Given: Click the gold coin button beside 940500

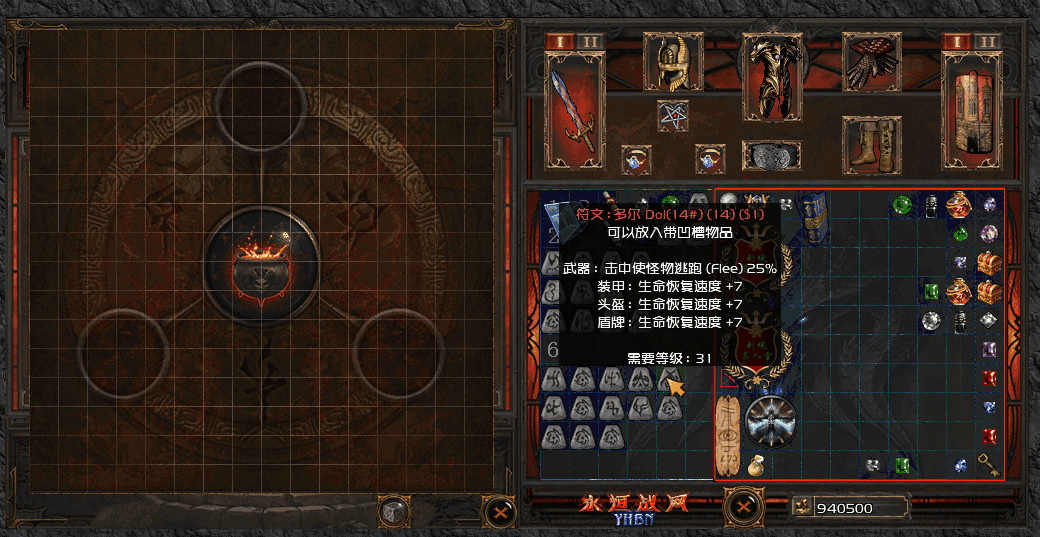Looking at the screenshot, I should [802, 507].
